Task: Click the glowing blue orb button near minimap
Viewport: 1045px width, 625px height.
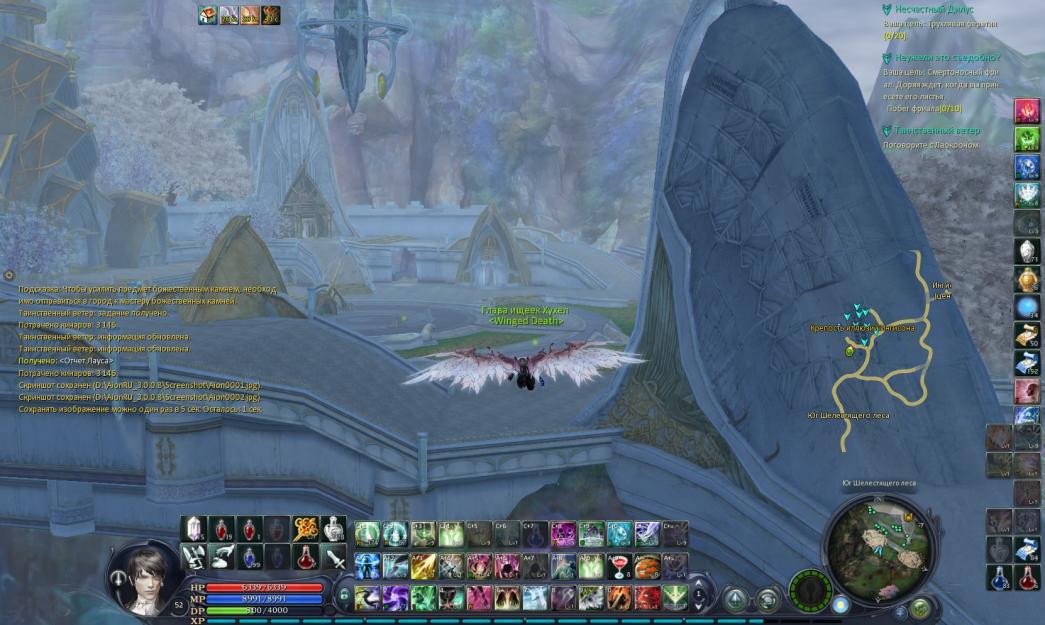Action: 840,604
